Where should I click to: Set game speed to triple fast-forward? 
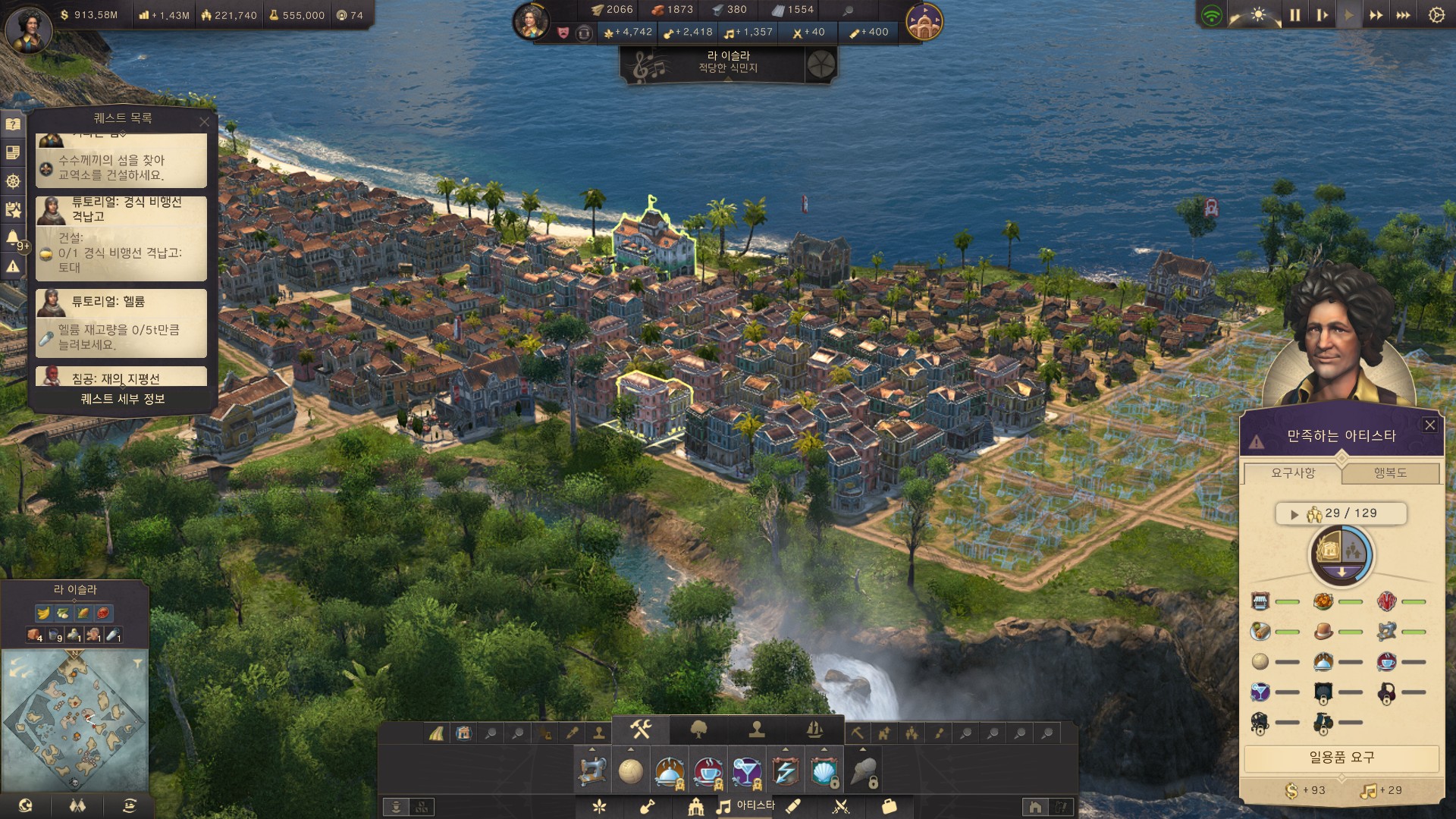(x=1403, y=15)
